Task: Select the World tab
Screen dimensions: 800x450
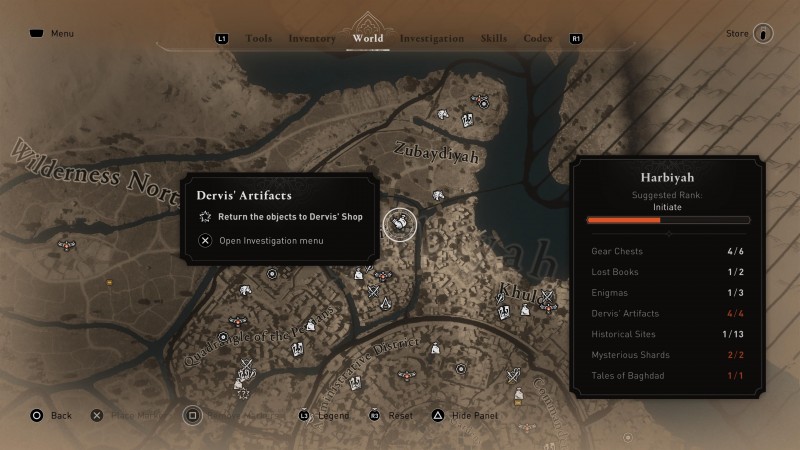Action: pos(368,39)
